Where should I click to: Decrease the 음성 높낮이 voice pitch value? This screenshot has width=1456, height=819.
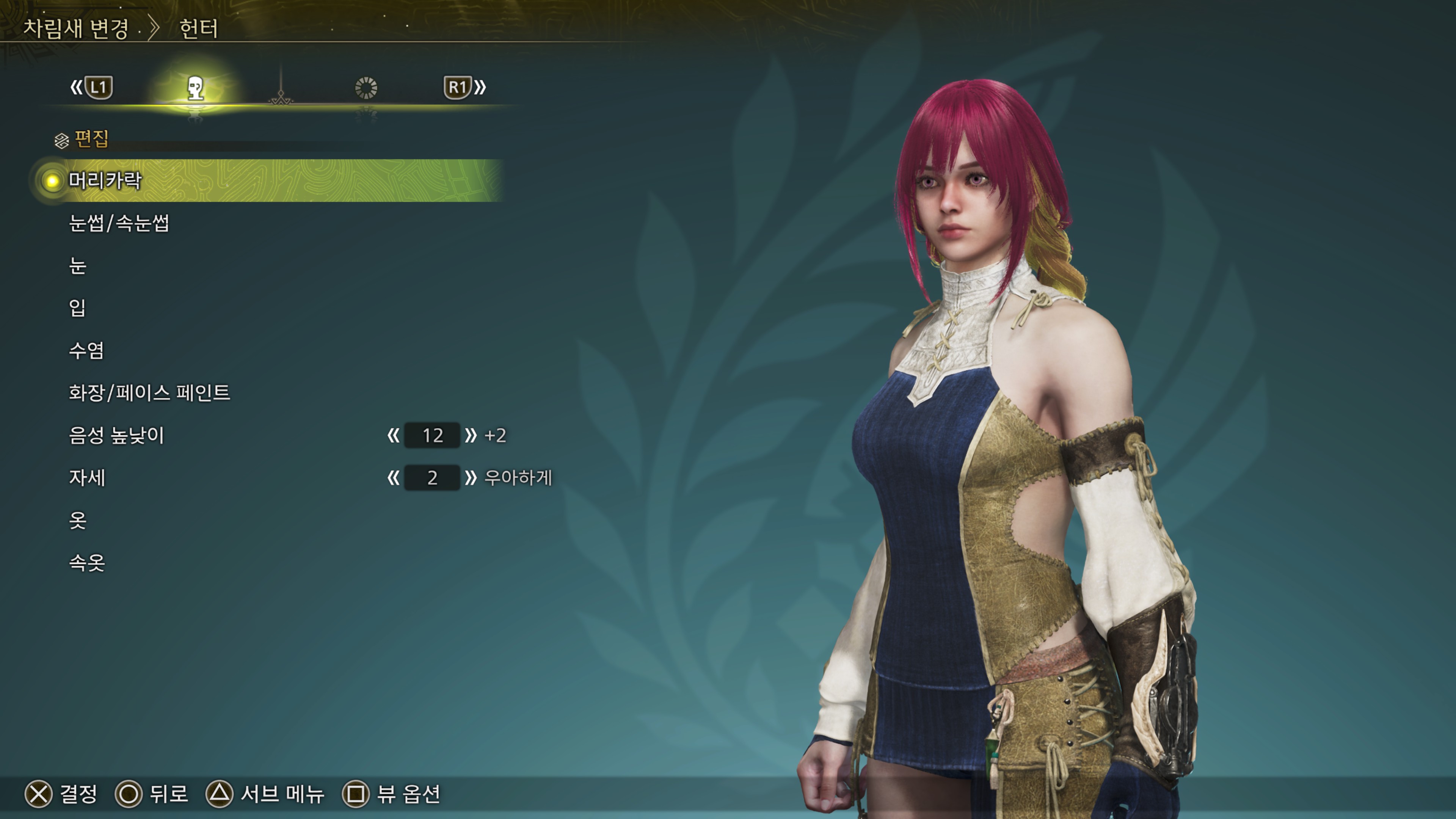coord(394,435)
